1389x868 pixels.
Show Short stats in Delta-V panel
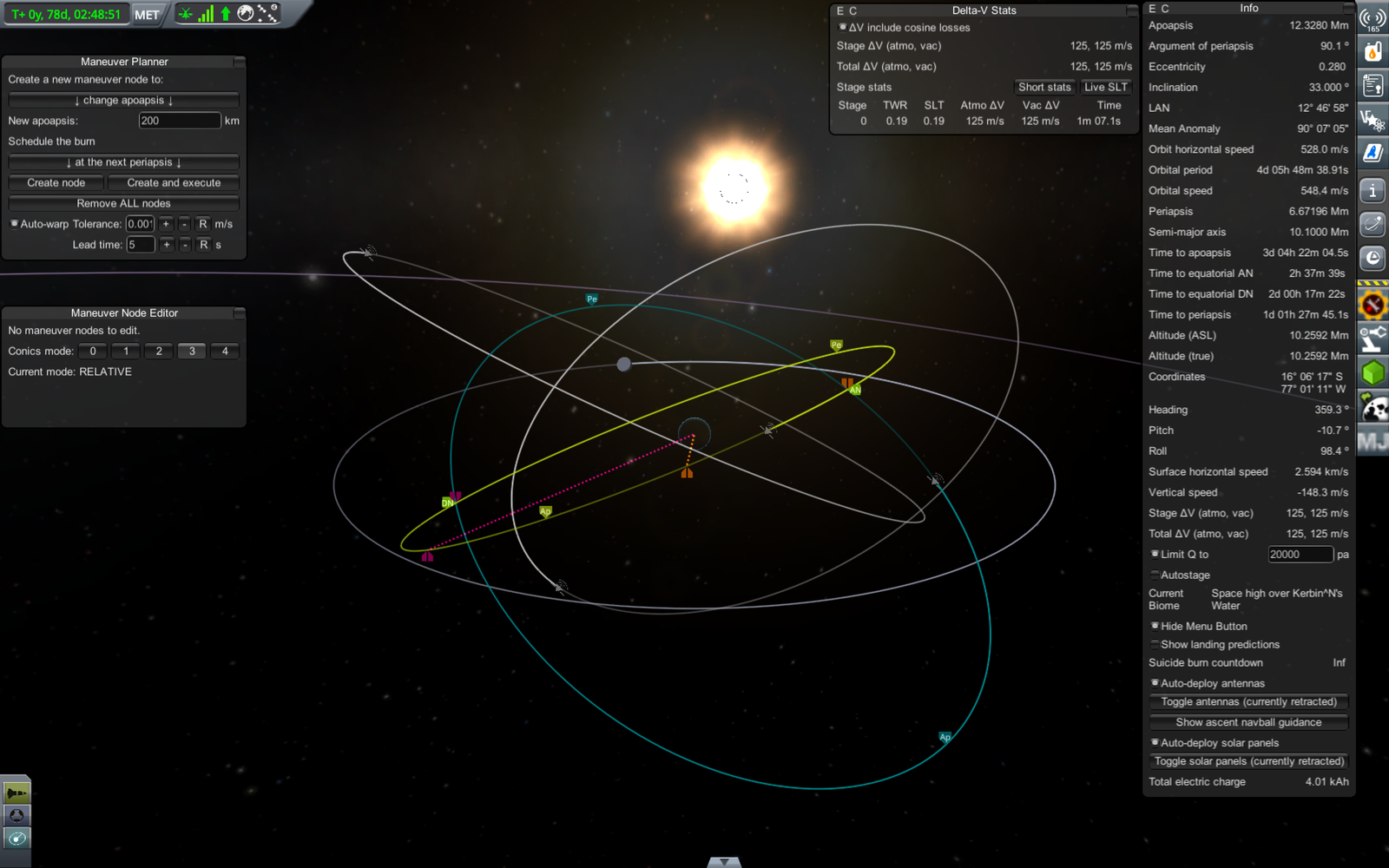(x=1044, y=88)
